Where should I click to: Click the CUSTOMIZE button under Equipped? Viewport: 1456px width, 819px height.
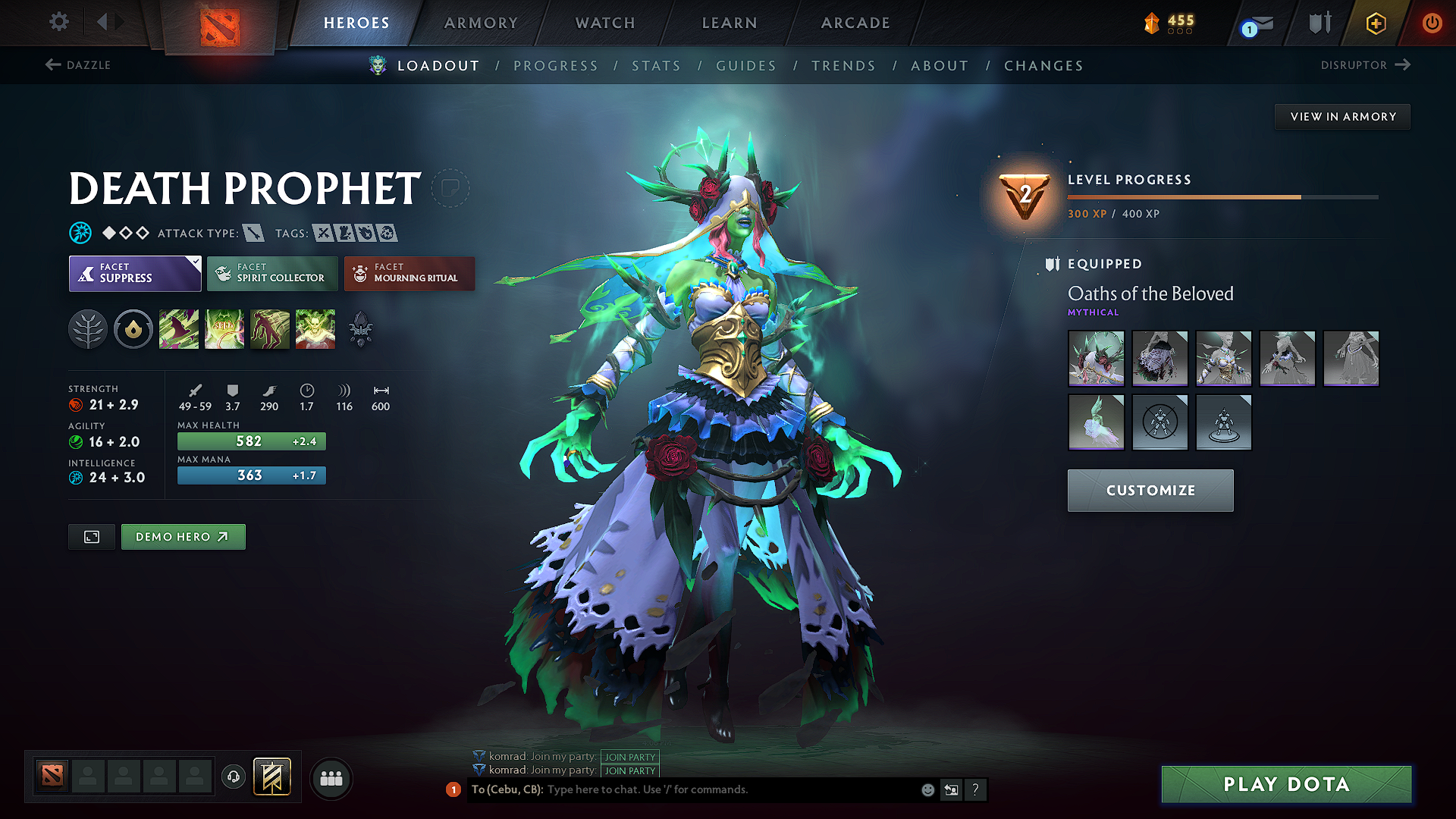tap(1150, 490)
